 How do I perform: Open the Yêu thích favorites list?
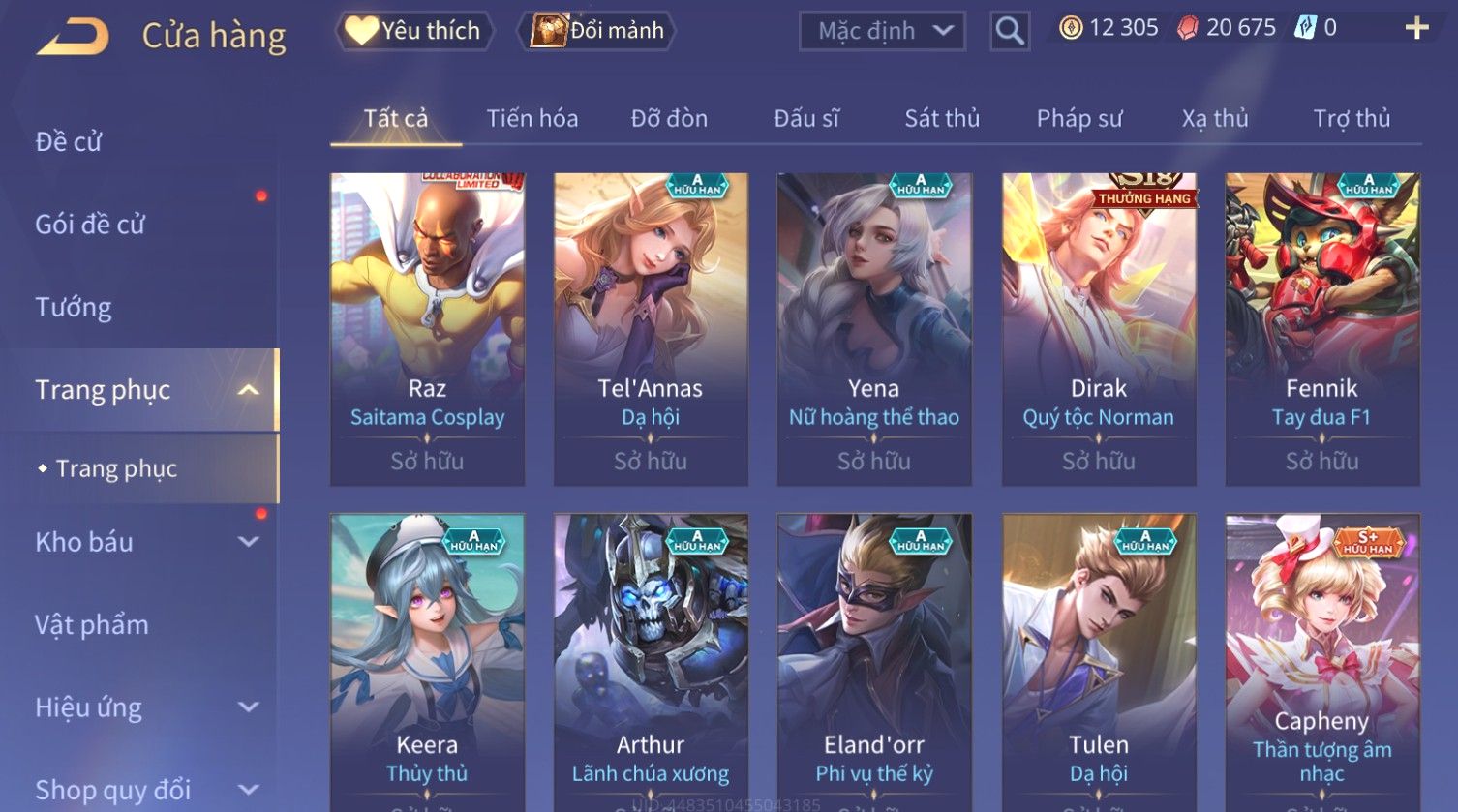click(x=414, y=31)
